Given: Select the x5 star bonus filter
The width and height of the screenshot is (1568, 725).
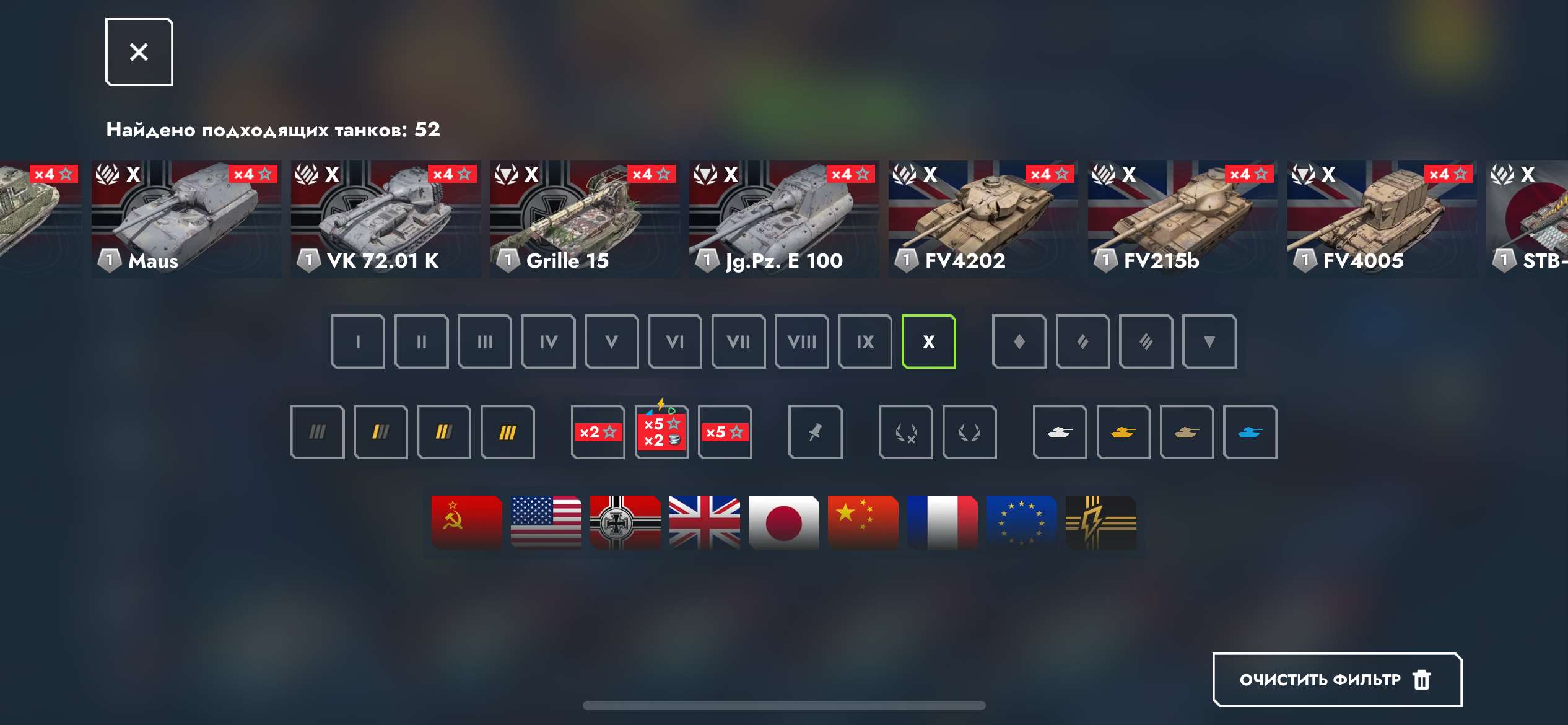Looking at the screenshot, I should click(725, 432).
